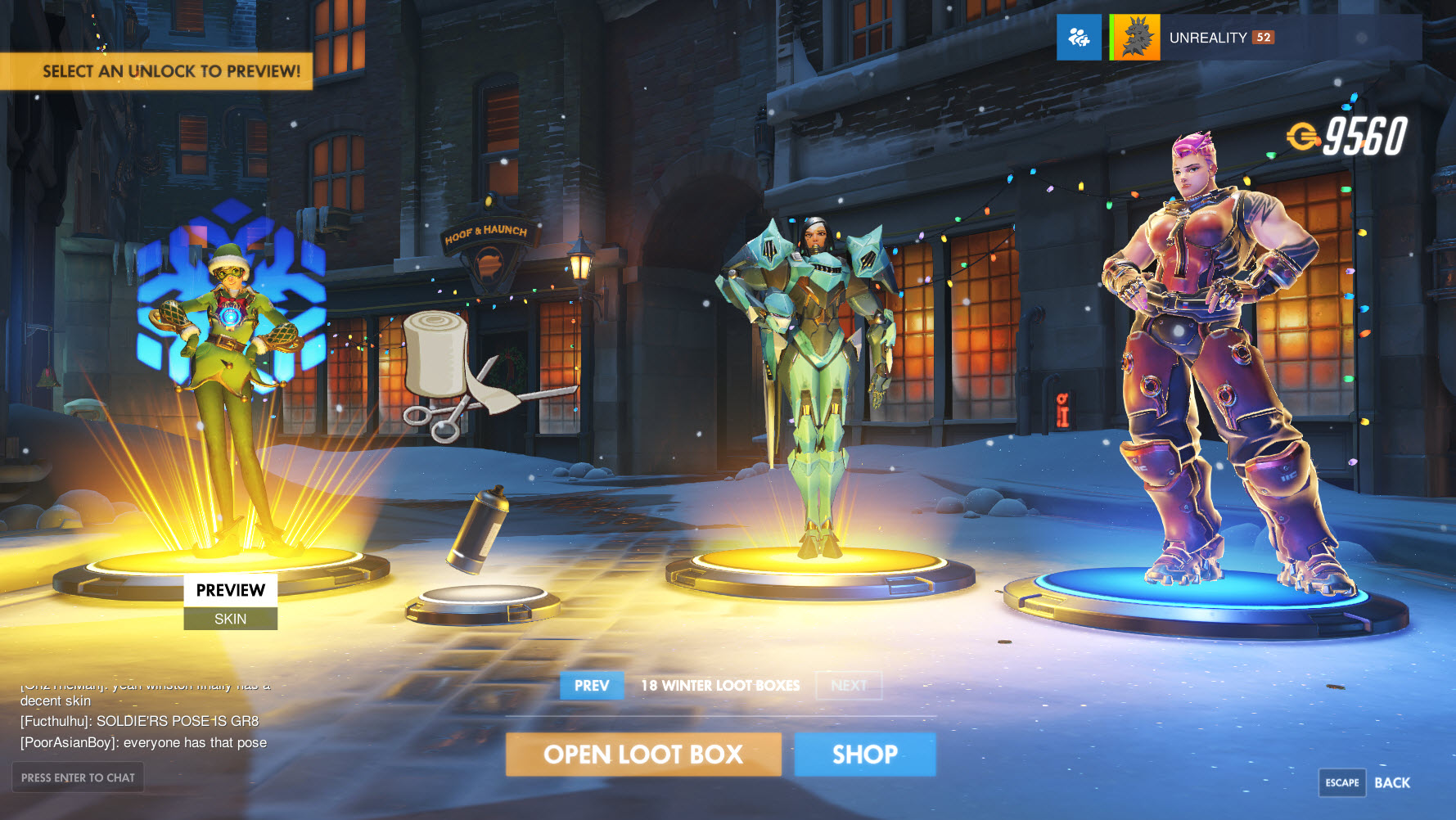Screen dimensions: 1456x820
Task: Open the loot box
Action: (643, 754)
